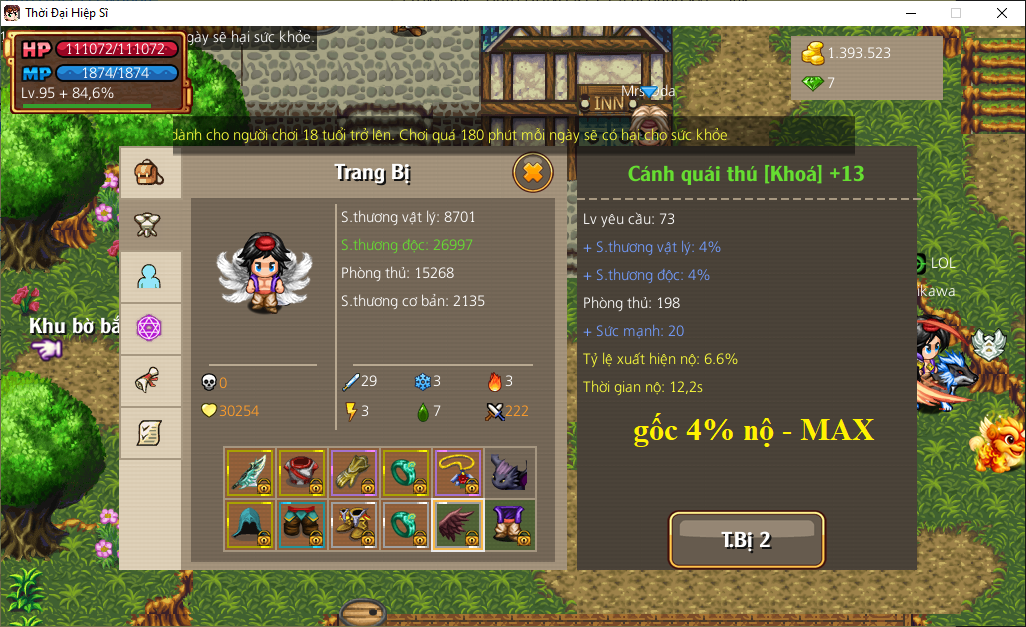1026x627 pixels.
Task: Open the rolled scroll tab
Action: click(150, 380)
